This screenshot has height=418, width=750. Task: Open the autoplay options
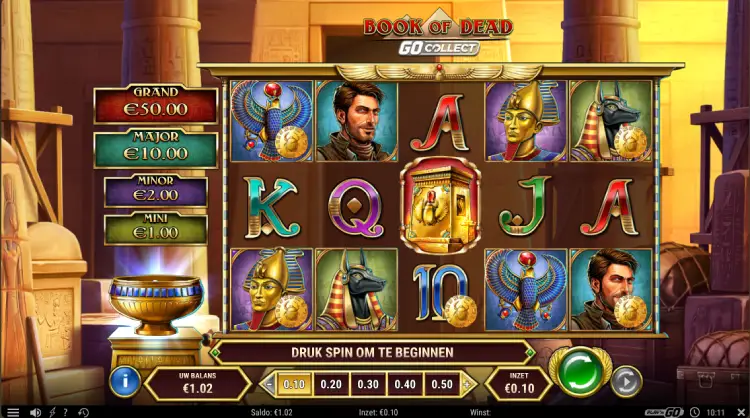coord(626,380)
